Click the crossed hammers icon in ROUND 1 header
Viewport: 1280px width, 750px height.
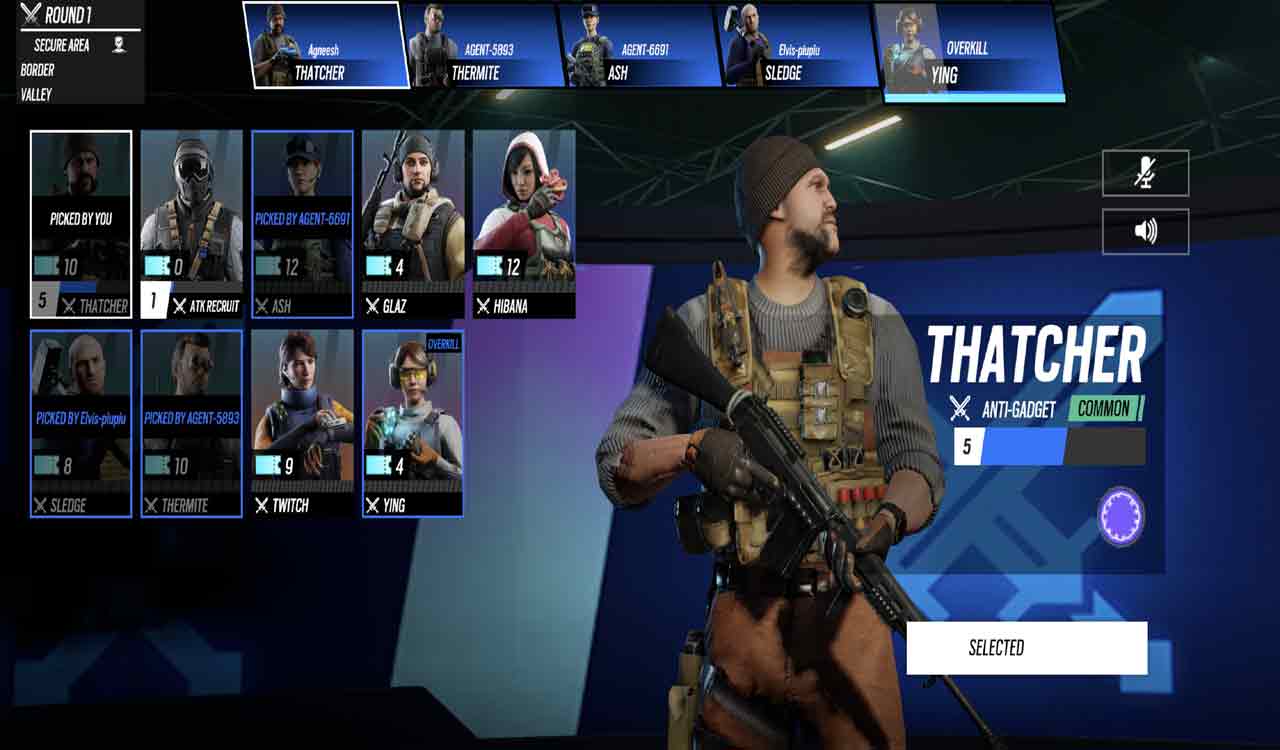coord(30,12)
